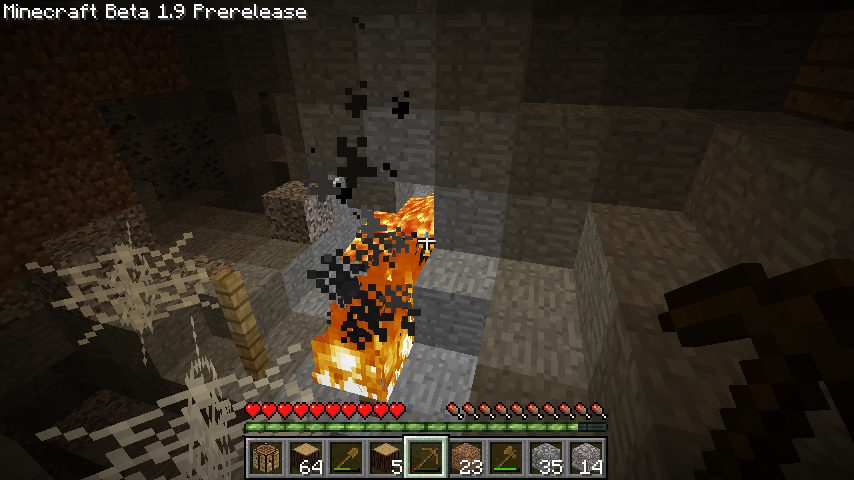Select the cobblestone stack of 35
Viewport: 854px width, 480px height.
tap(546, 458)
